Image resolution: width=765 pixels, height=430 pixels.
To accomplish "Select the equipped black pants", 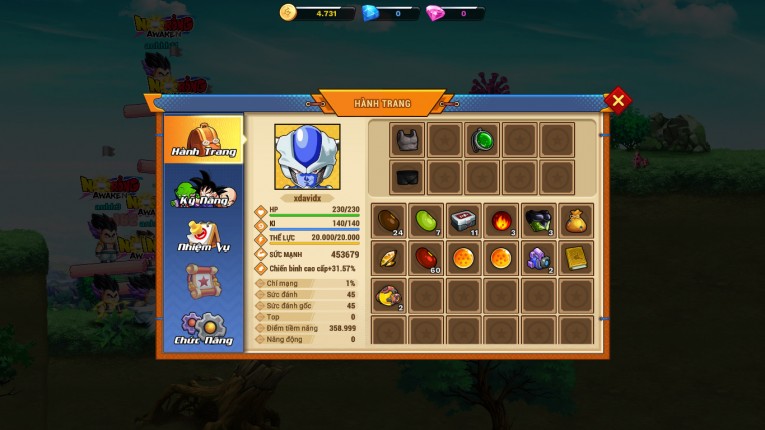I will [x=407, y=177].
